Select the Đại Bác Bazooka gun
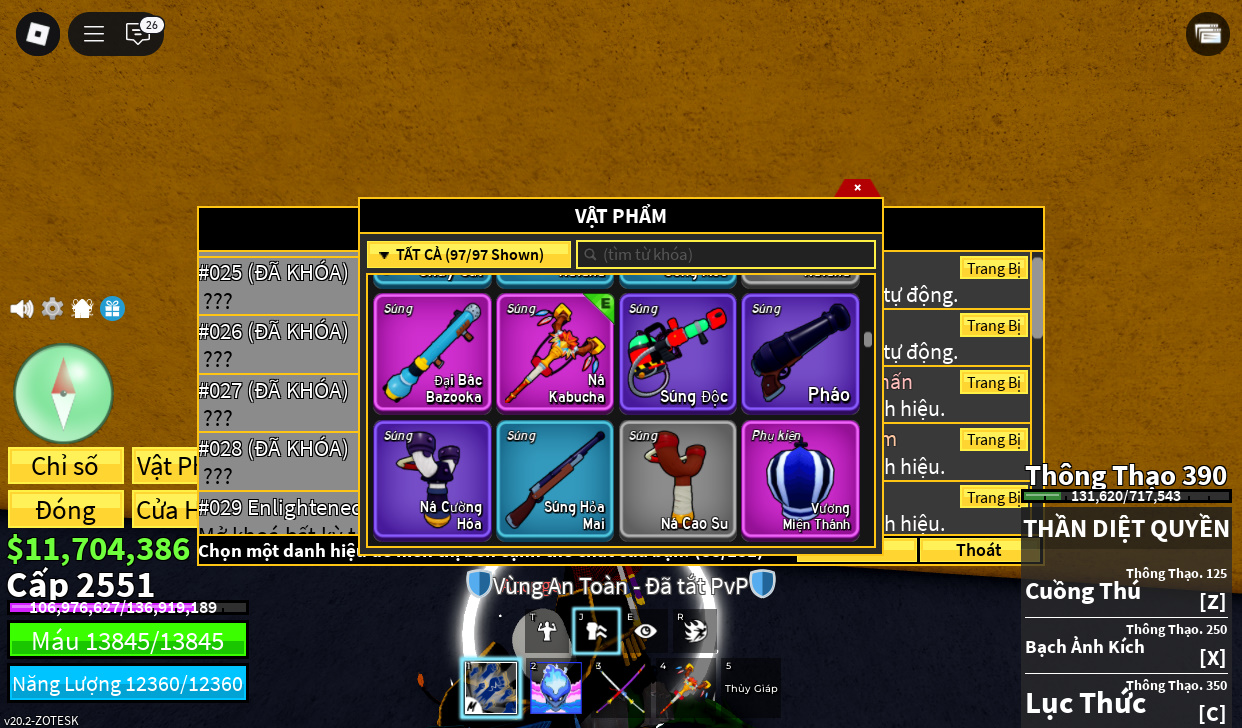Screen dimensions: 1242x728 coord(433,352)
